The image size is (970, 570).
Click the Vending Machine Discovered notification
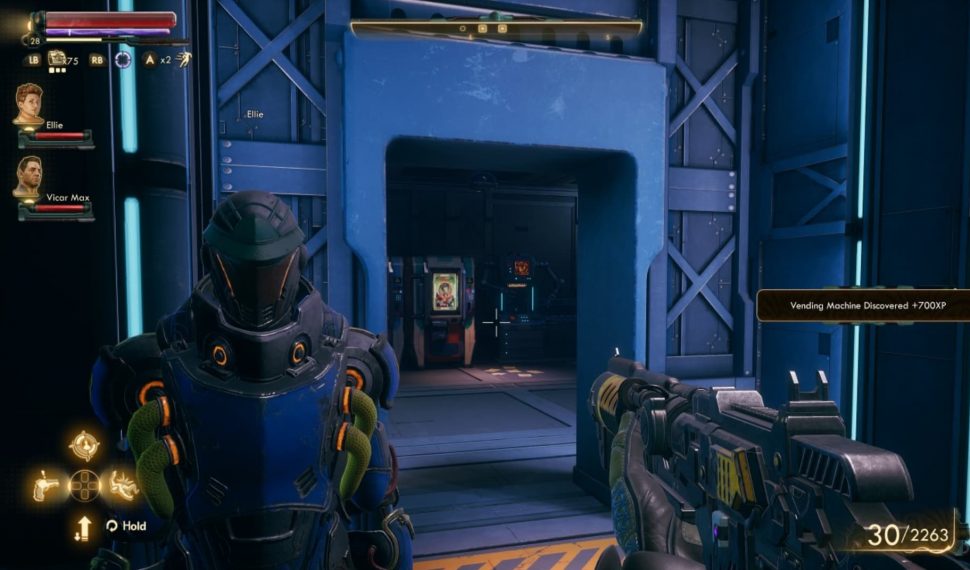[862, 305]
